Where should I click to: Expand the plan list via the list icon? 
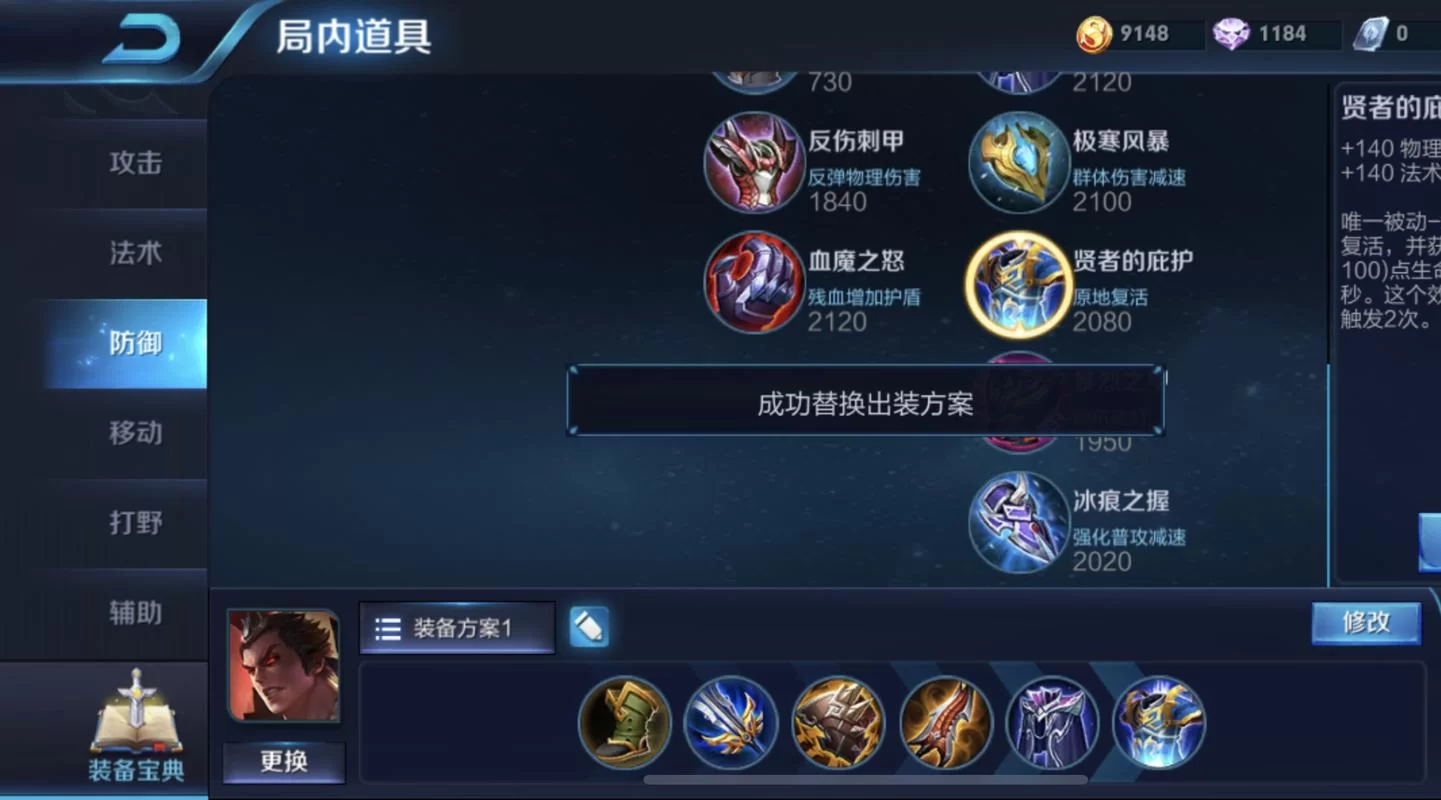click(390, 627)
